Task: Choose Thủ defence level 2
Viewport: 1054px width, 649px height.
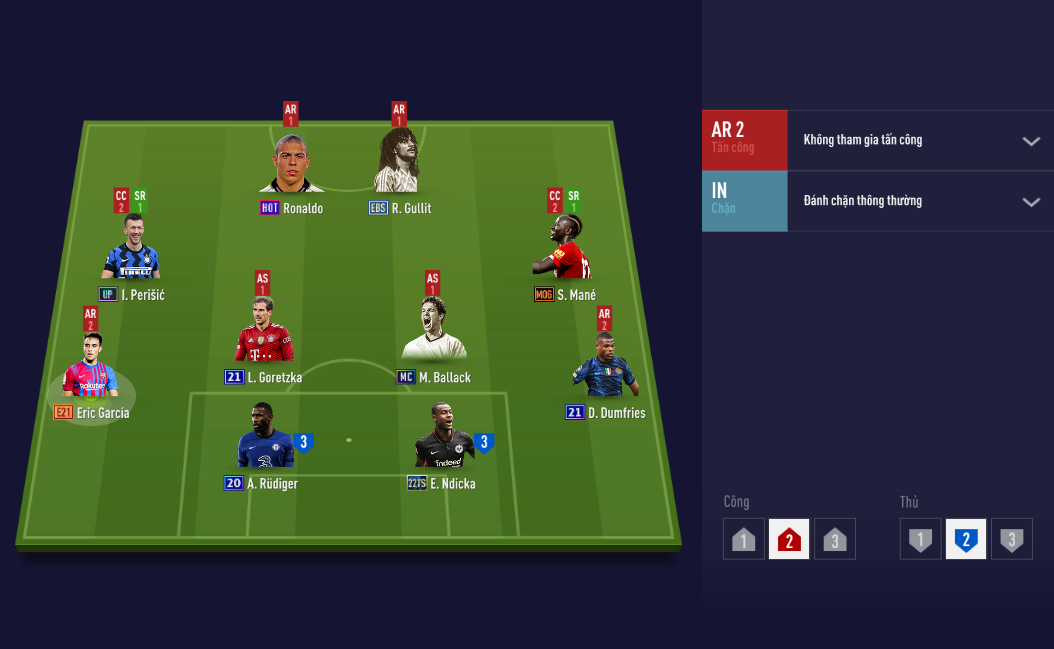Action: [966, 539]
